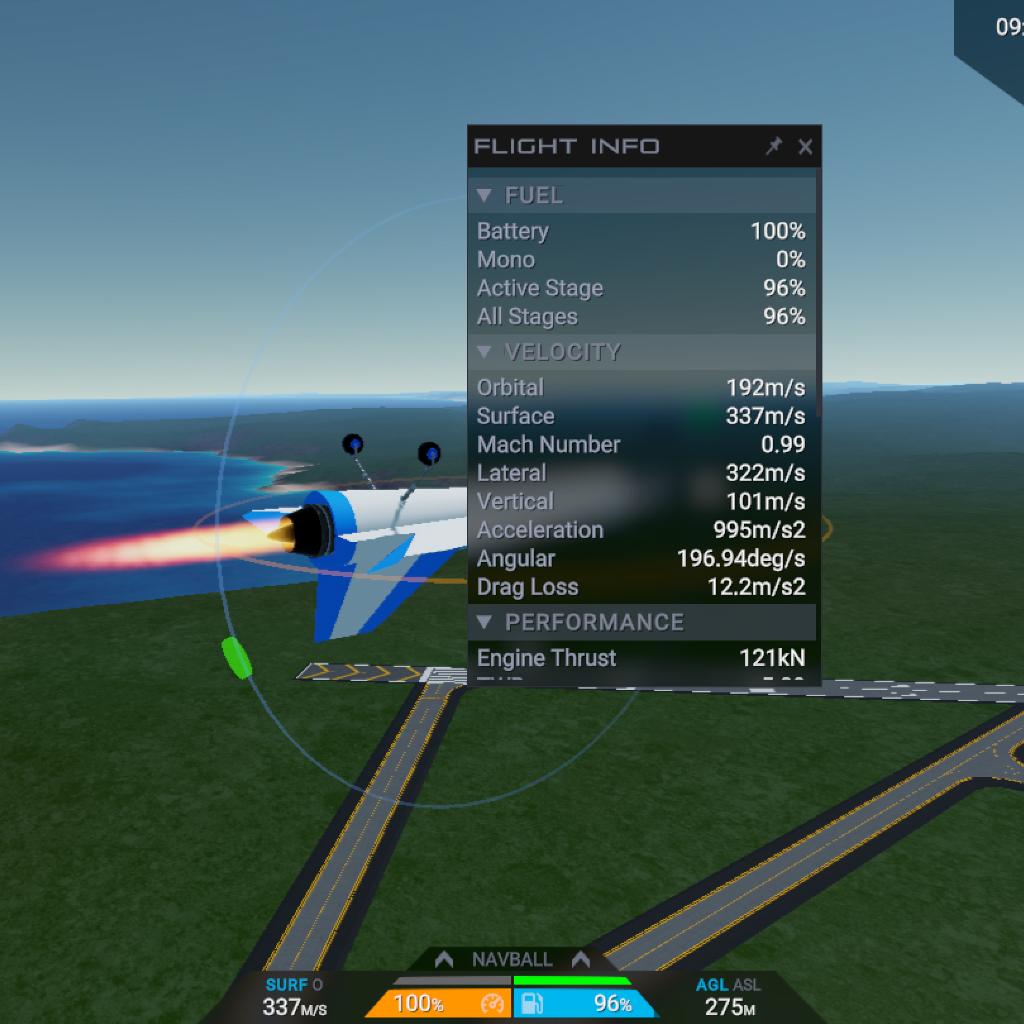Click the orange throttle gauge

click(438, 1003)
